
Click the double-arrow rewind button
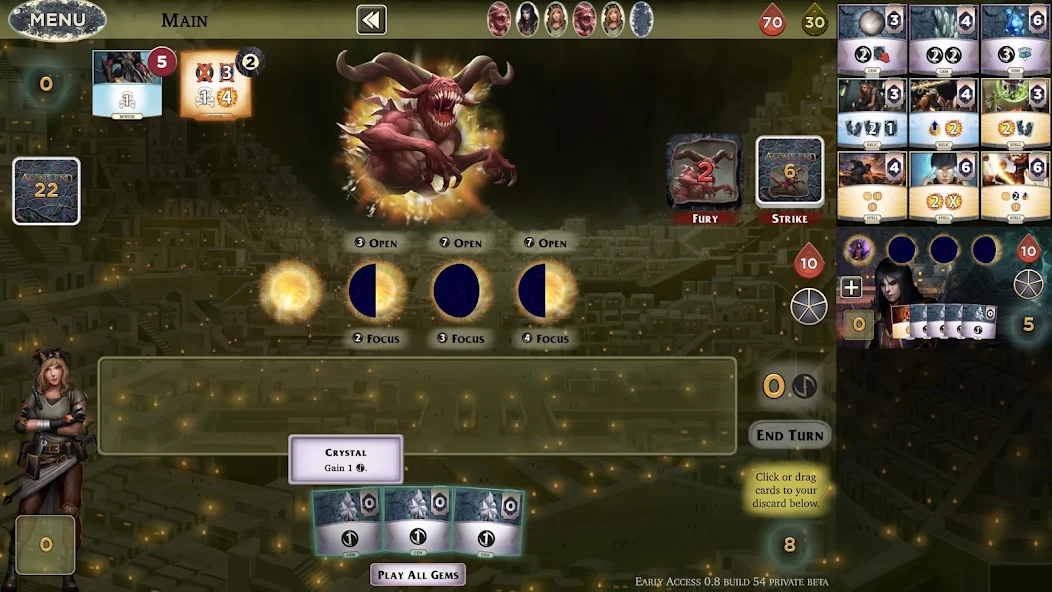(371, 20)
